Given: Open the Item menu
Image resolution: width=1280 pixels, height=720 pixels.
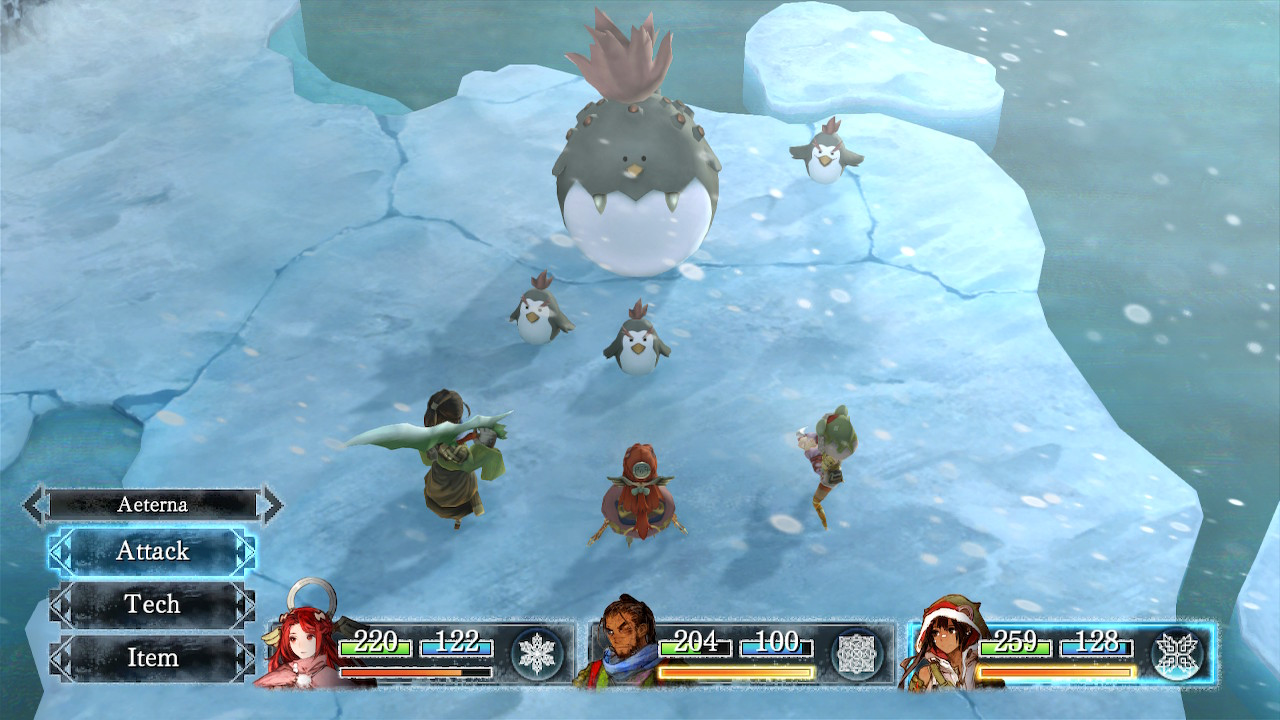Looking at the screenshot, I should click(152, 657).
